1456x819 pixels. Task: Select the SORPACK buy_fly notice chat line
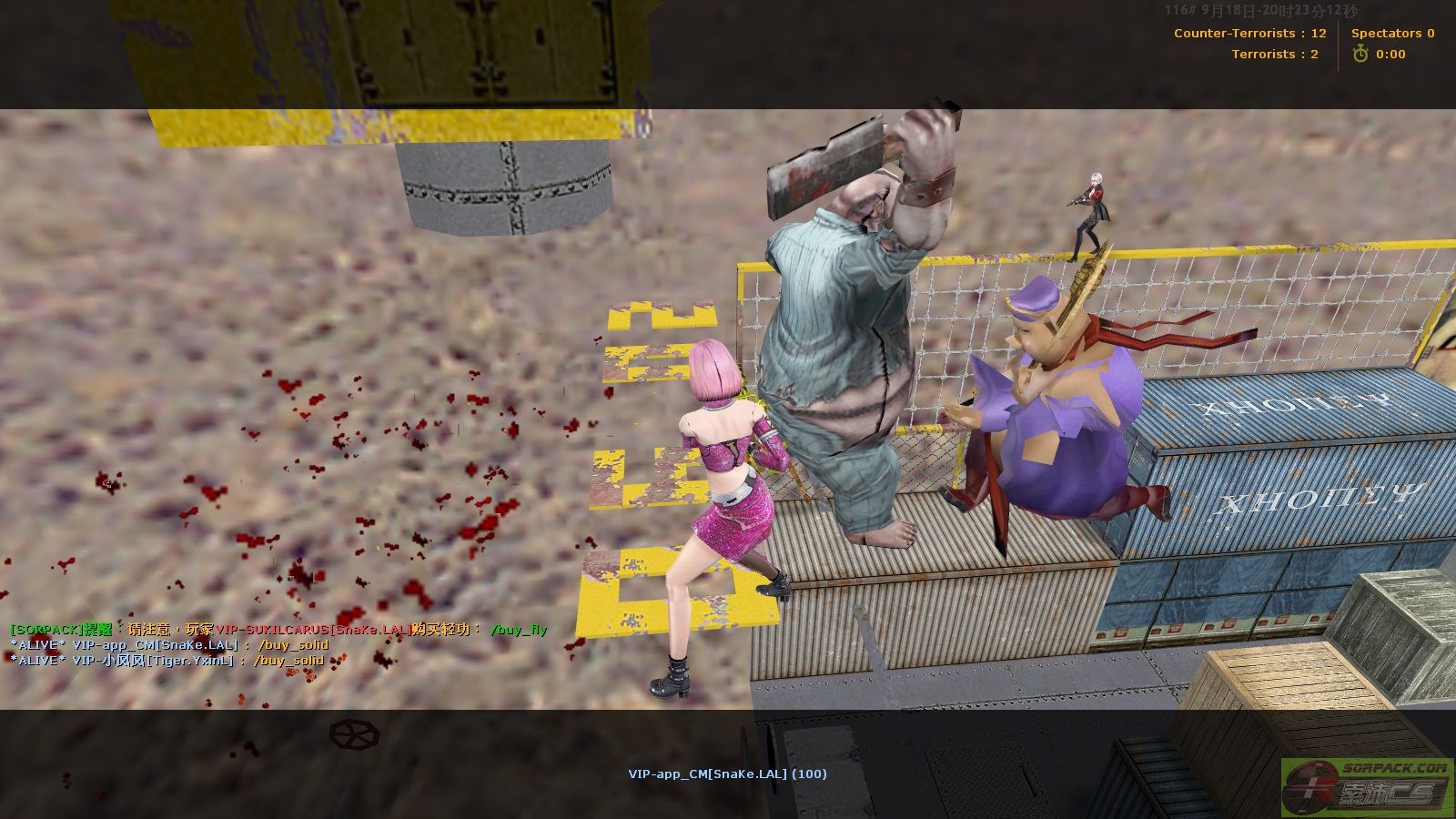pyautogui.click(x=278, y=629)
